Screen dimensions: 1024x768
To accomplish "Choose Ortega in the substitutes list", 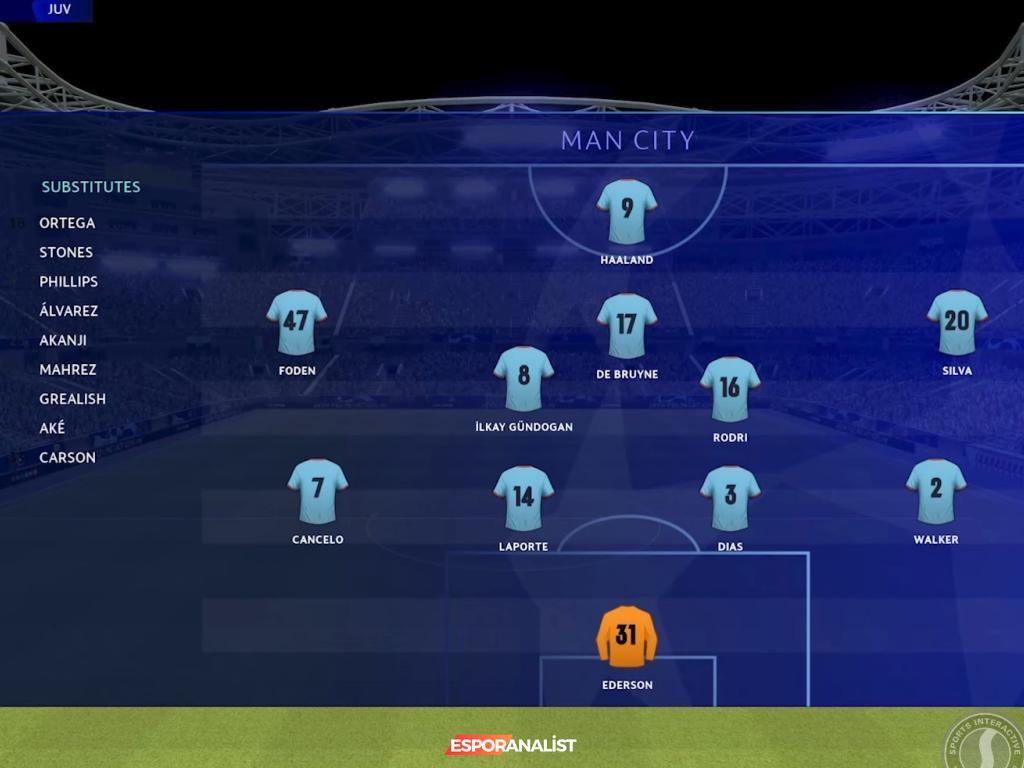I will coord(67,223).
